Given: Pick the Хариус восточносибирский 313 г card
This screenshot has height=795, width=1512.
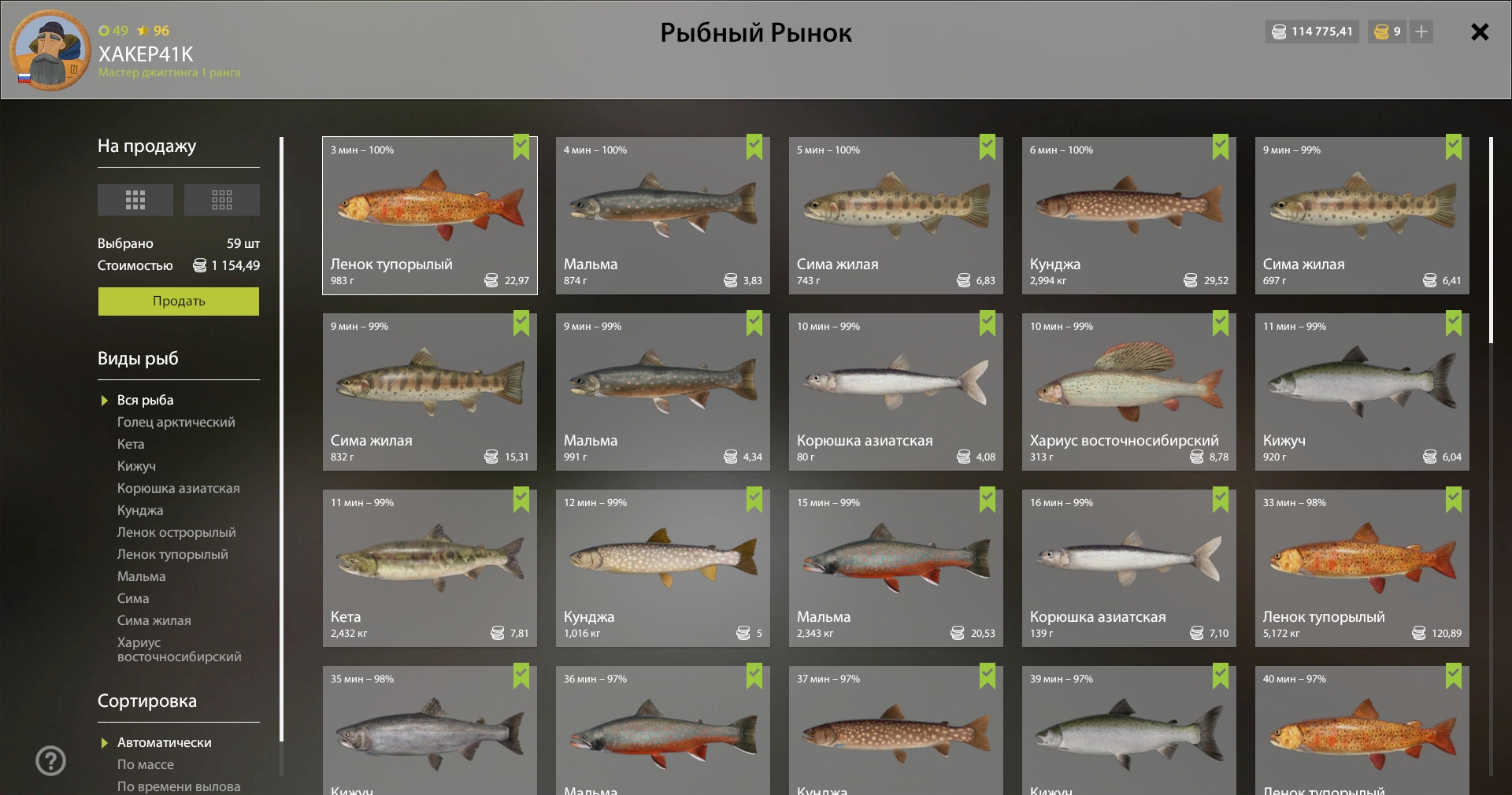Looking at the screenshot, I should pos(1128,392).
